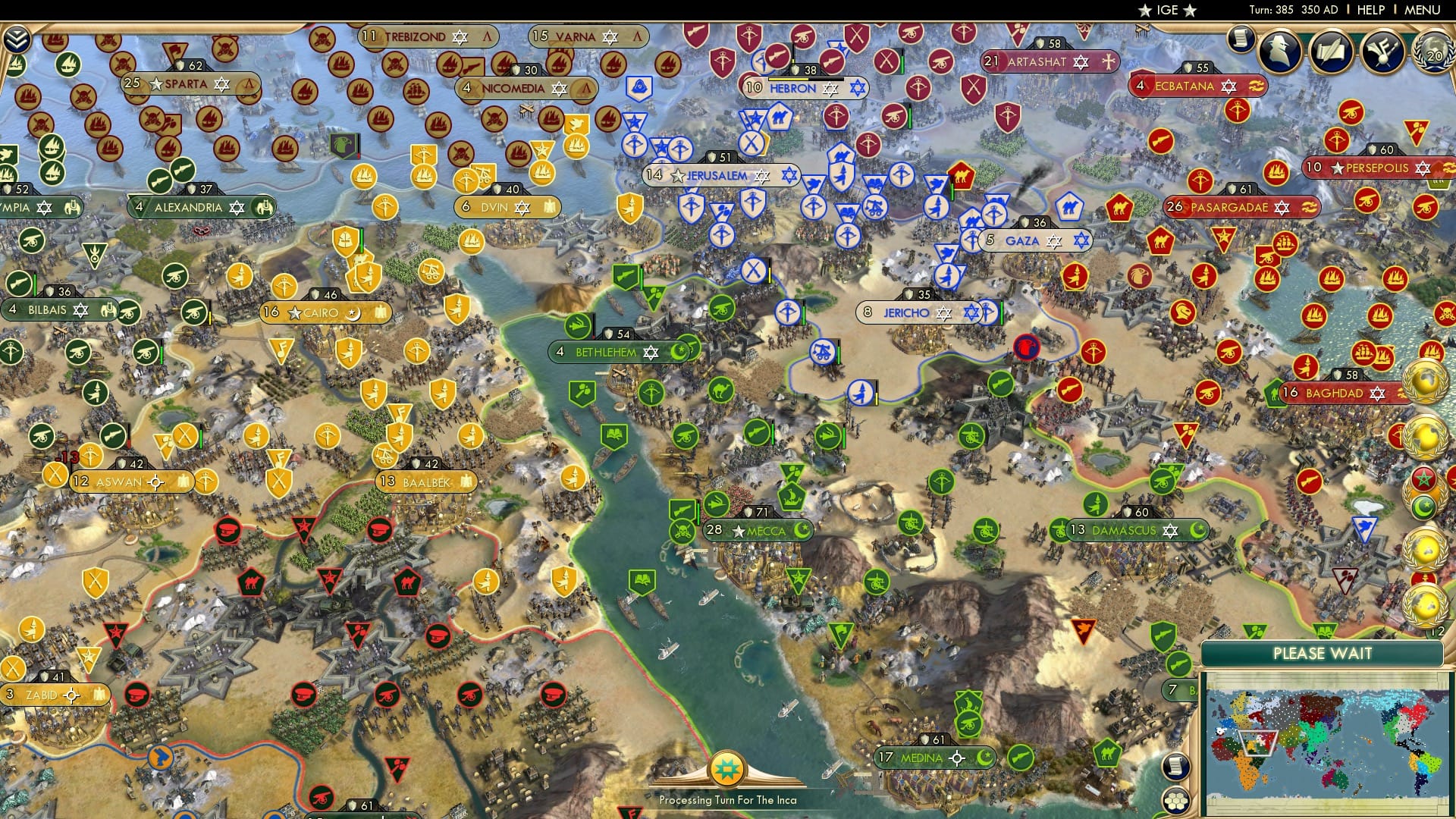This screenshot has height=819, width=1456.
Task: Open the Espionage overview spy icon
Action: pos(1279,51)
